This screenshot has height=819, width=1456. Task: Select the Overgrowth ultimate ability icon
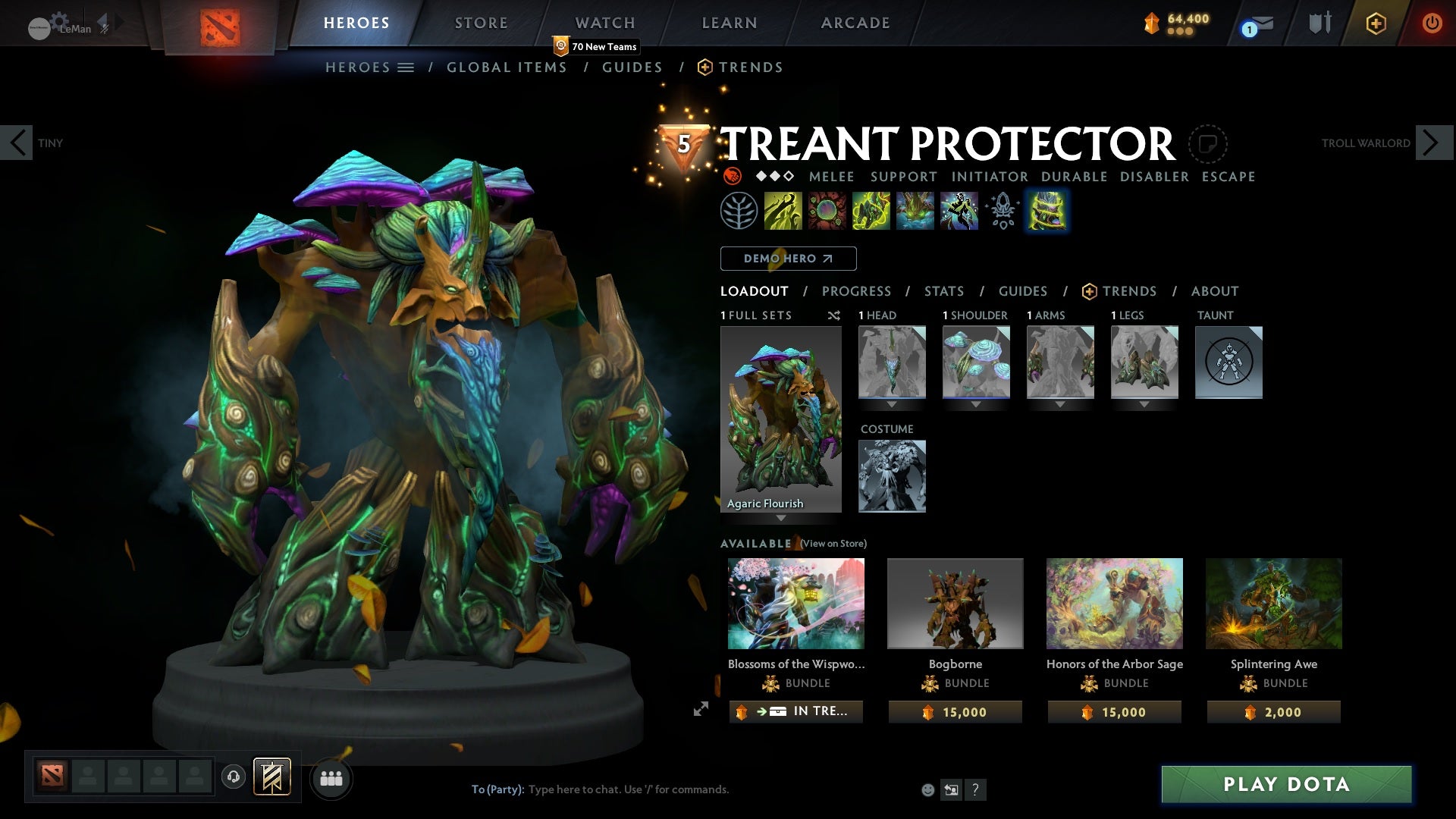[1046, 211]
